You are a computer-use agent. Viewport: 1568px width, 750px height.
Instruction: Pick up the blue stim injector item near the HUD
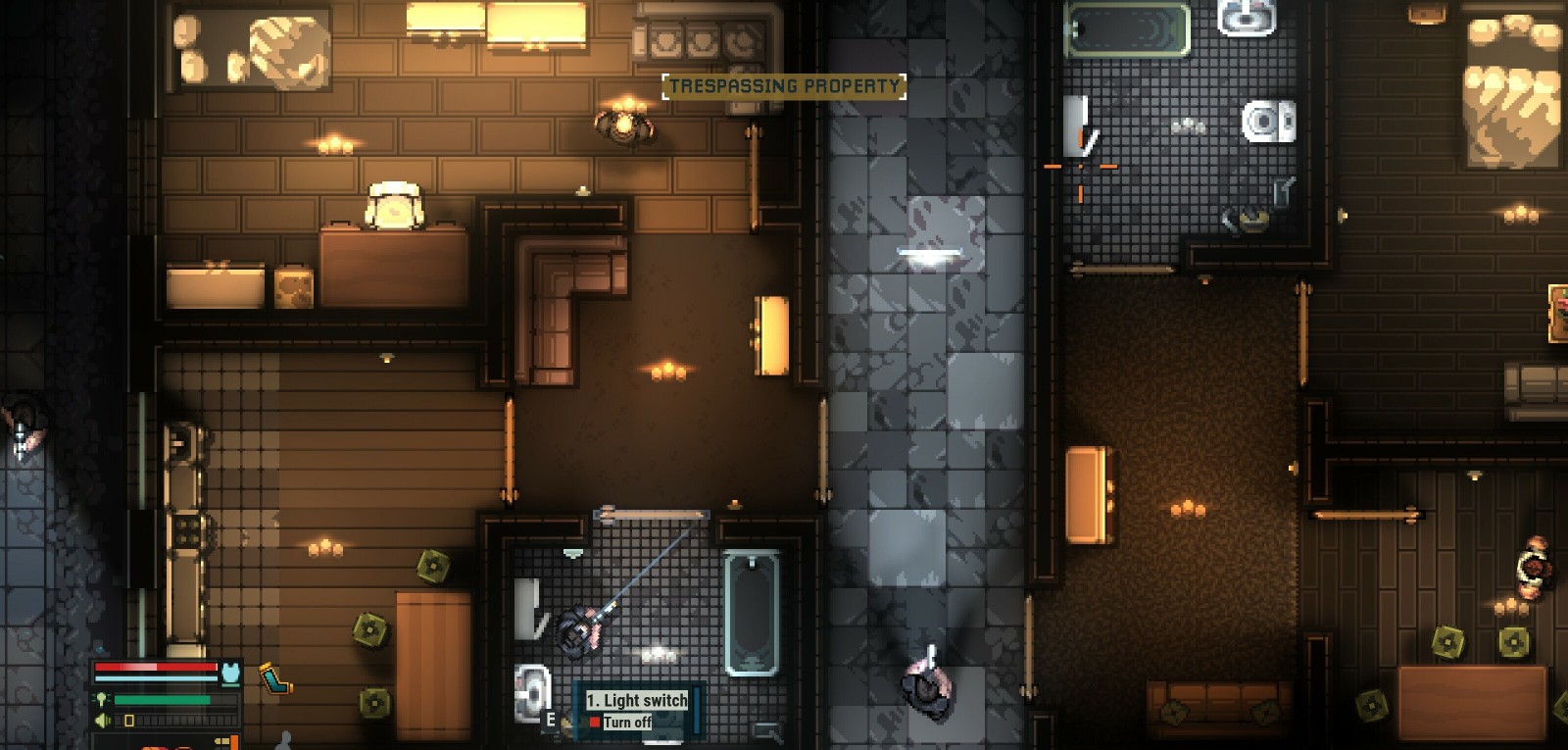275,678
